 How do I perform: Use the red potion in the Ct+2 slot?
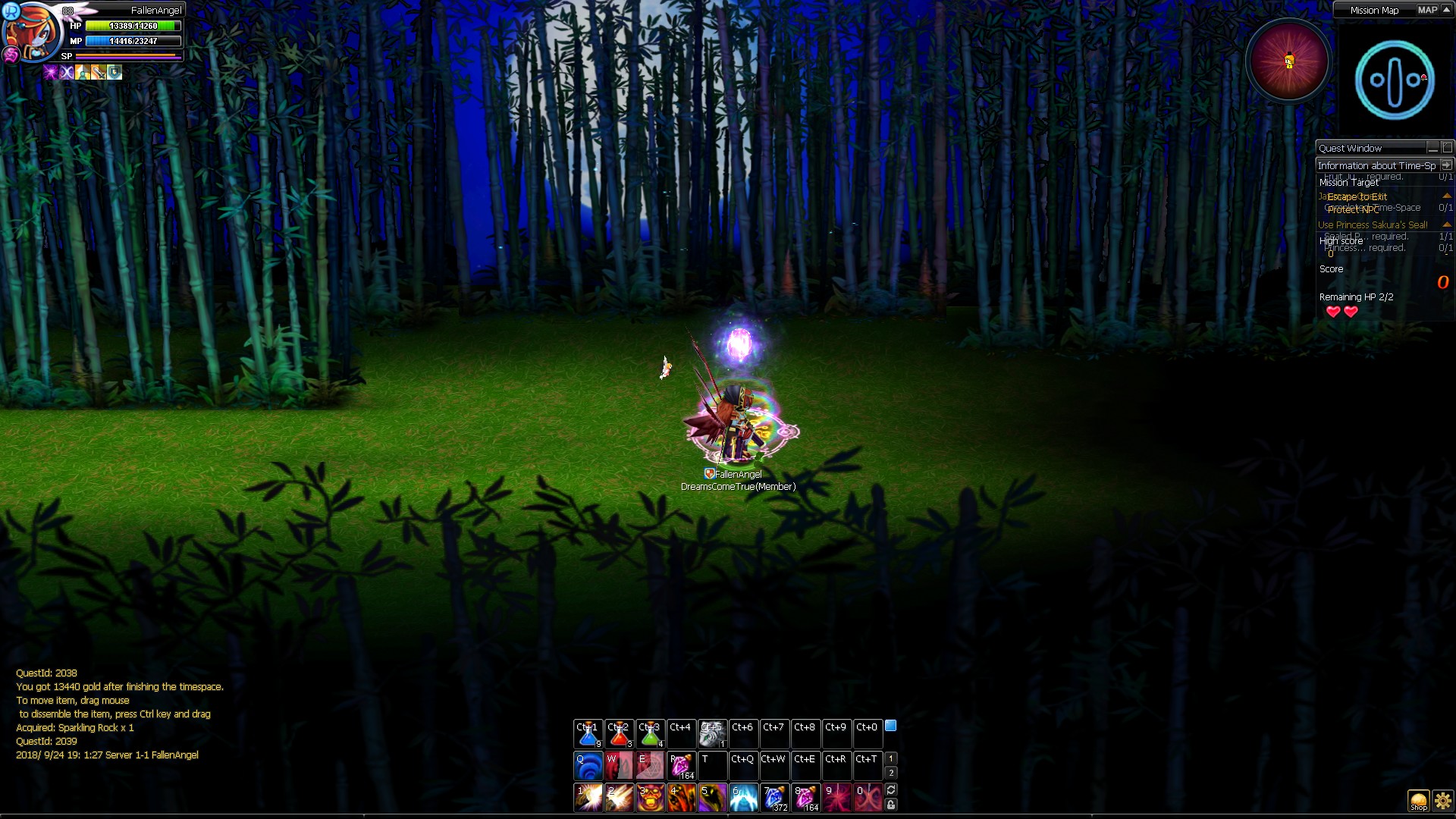620,734
